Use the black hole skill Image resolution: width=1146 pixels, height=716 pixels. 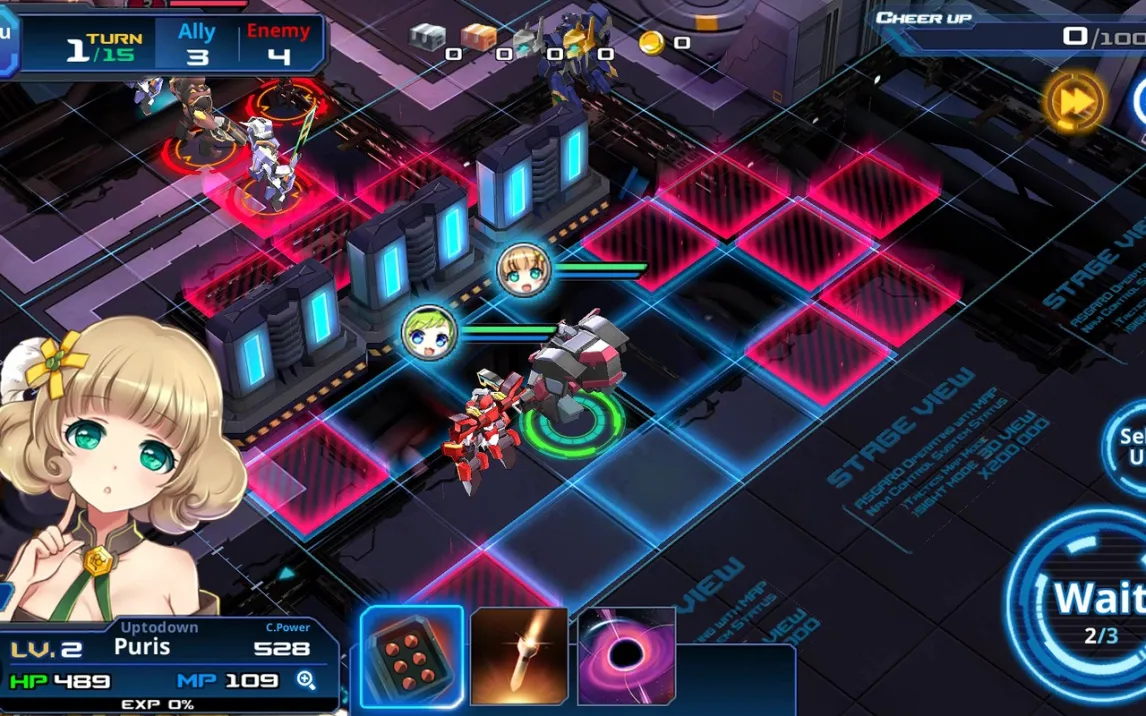(x=626, y=656)
